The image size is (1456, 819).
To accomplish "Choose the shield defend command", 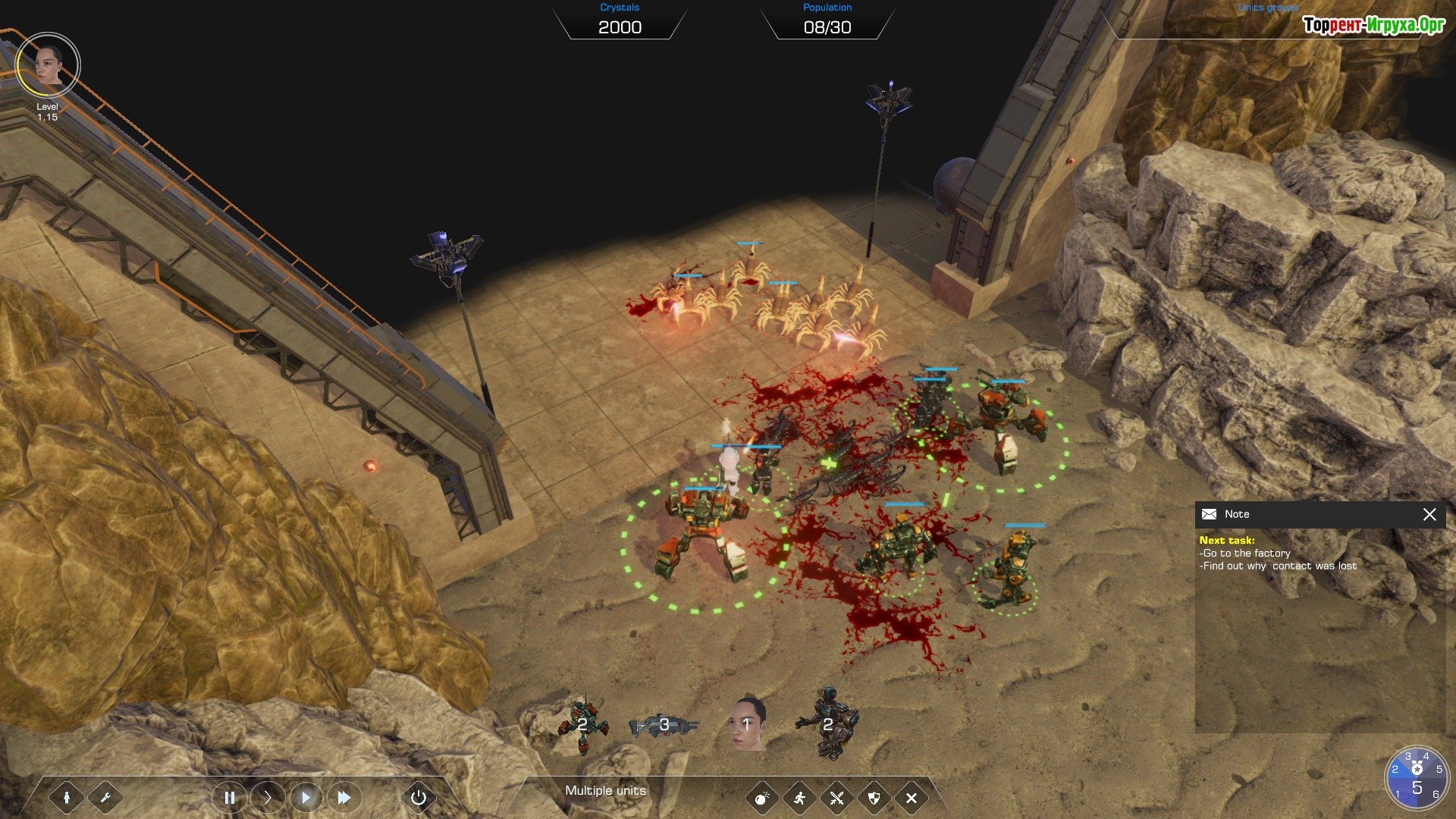I will point(874,798).
